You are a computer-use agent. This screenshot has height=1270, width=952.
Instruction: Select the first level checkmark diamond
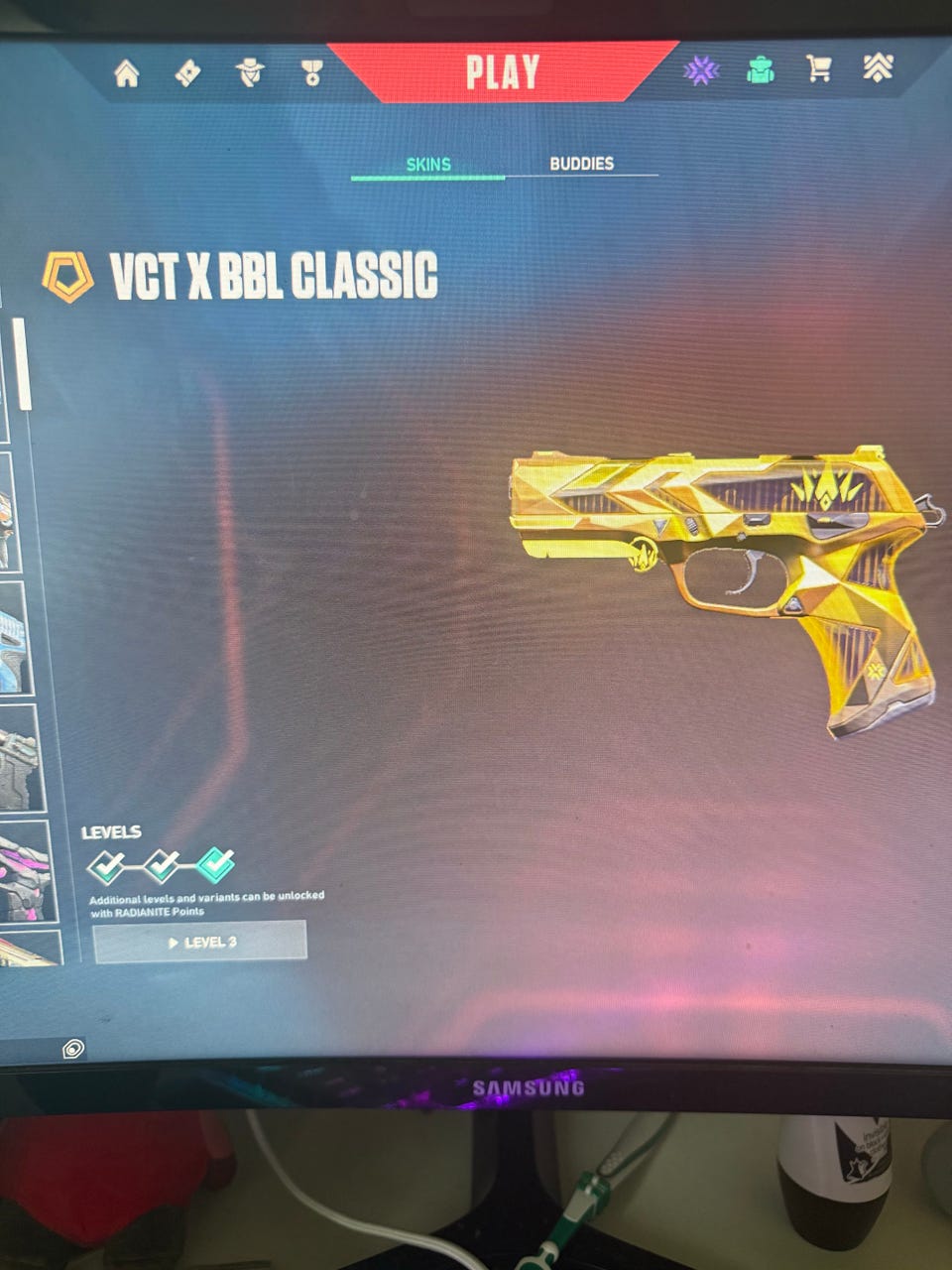click(x=106, y=866)
